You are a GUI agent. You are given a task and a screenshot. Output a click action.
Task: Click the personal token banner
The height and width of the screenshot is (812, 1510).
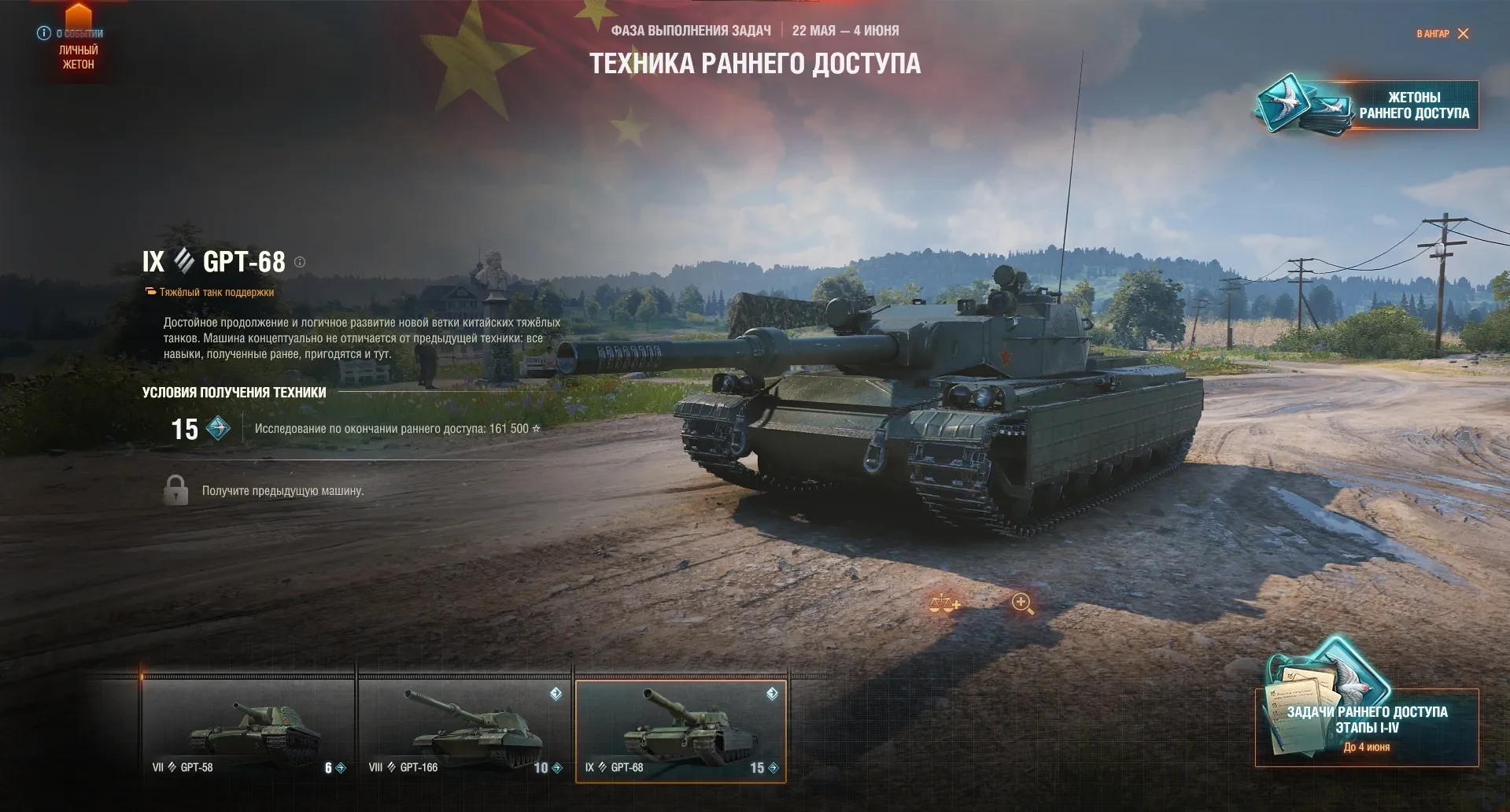coord(78,57)
